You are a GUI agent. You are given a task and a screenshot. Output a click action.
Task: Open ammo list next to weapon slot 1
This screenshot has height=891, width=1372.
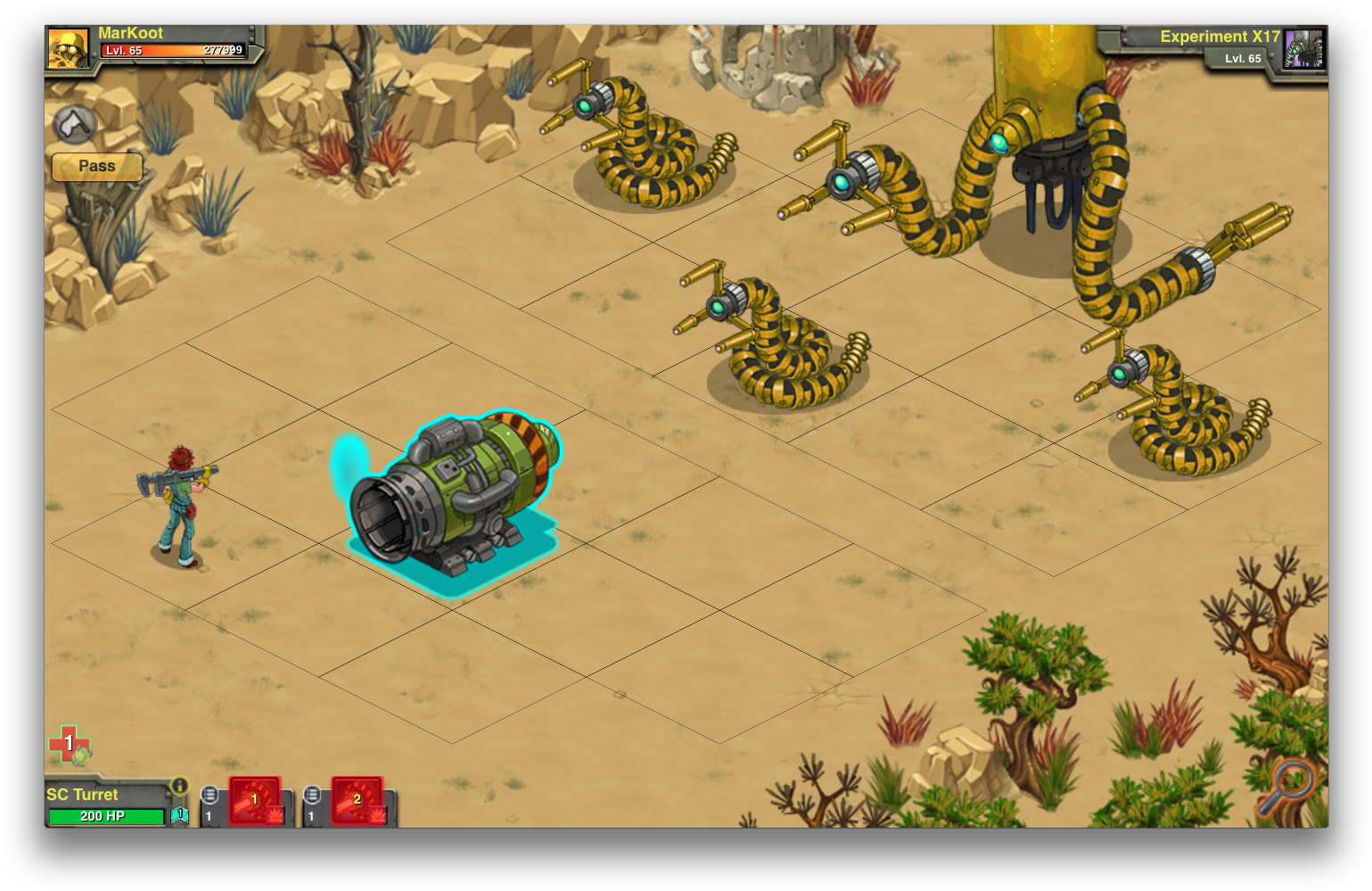(210, 795)
